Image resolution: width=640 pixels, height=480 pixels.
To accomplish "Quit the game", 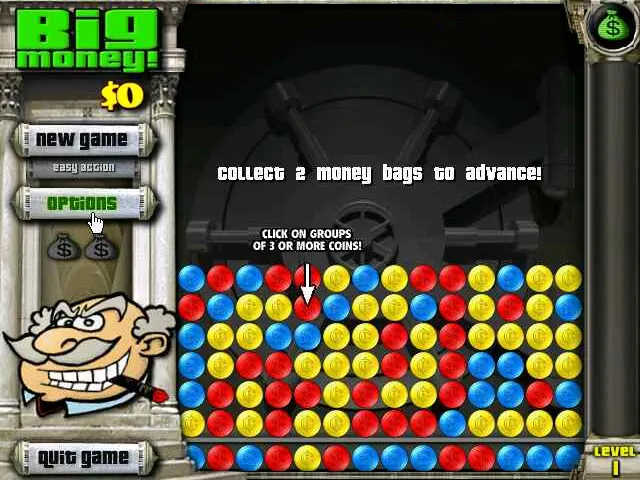I will coord(83,458).
